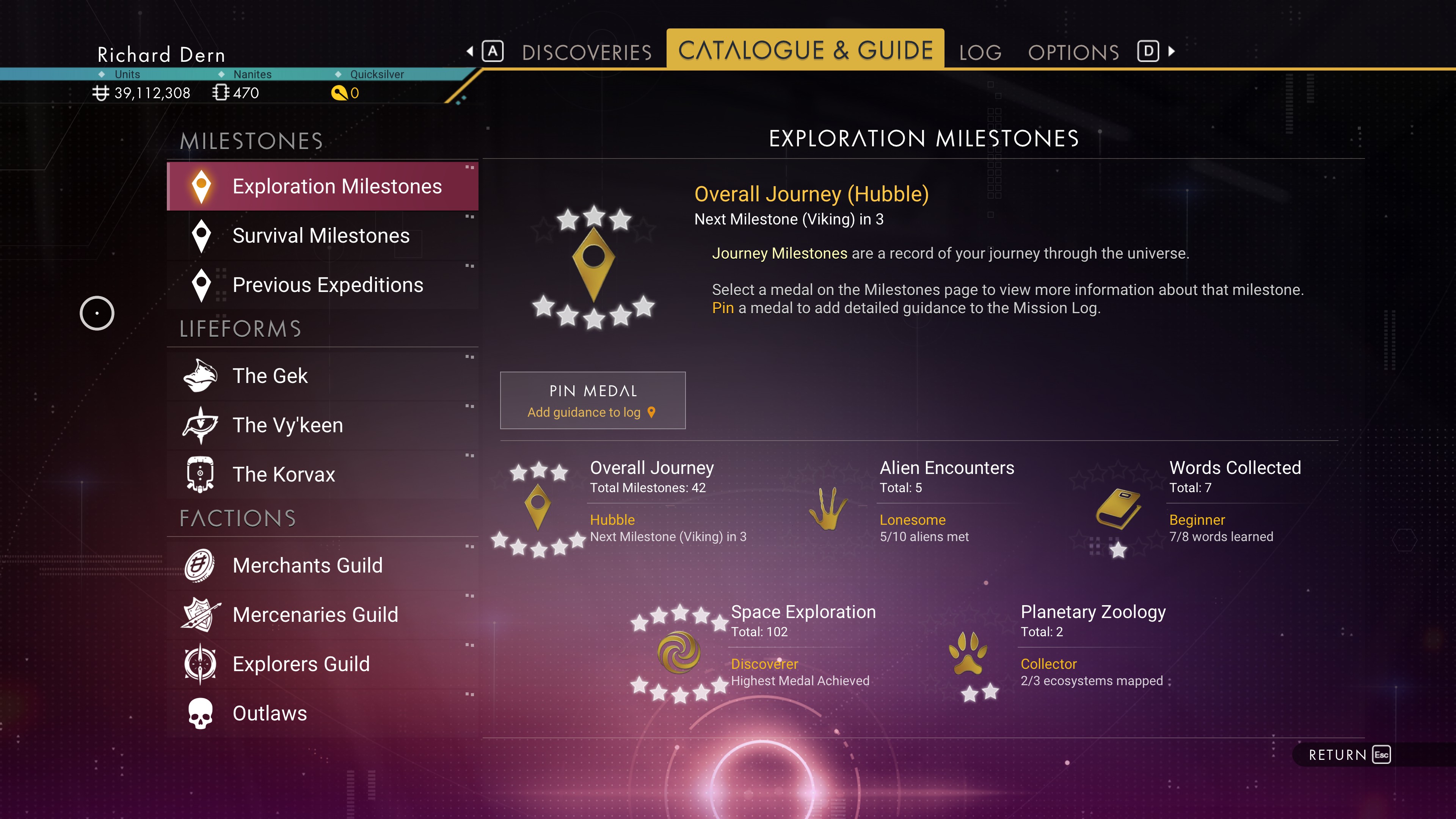
Task: Click the Return button
Action: 1349,755
